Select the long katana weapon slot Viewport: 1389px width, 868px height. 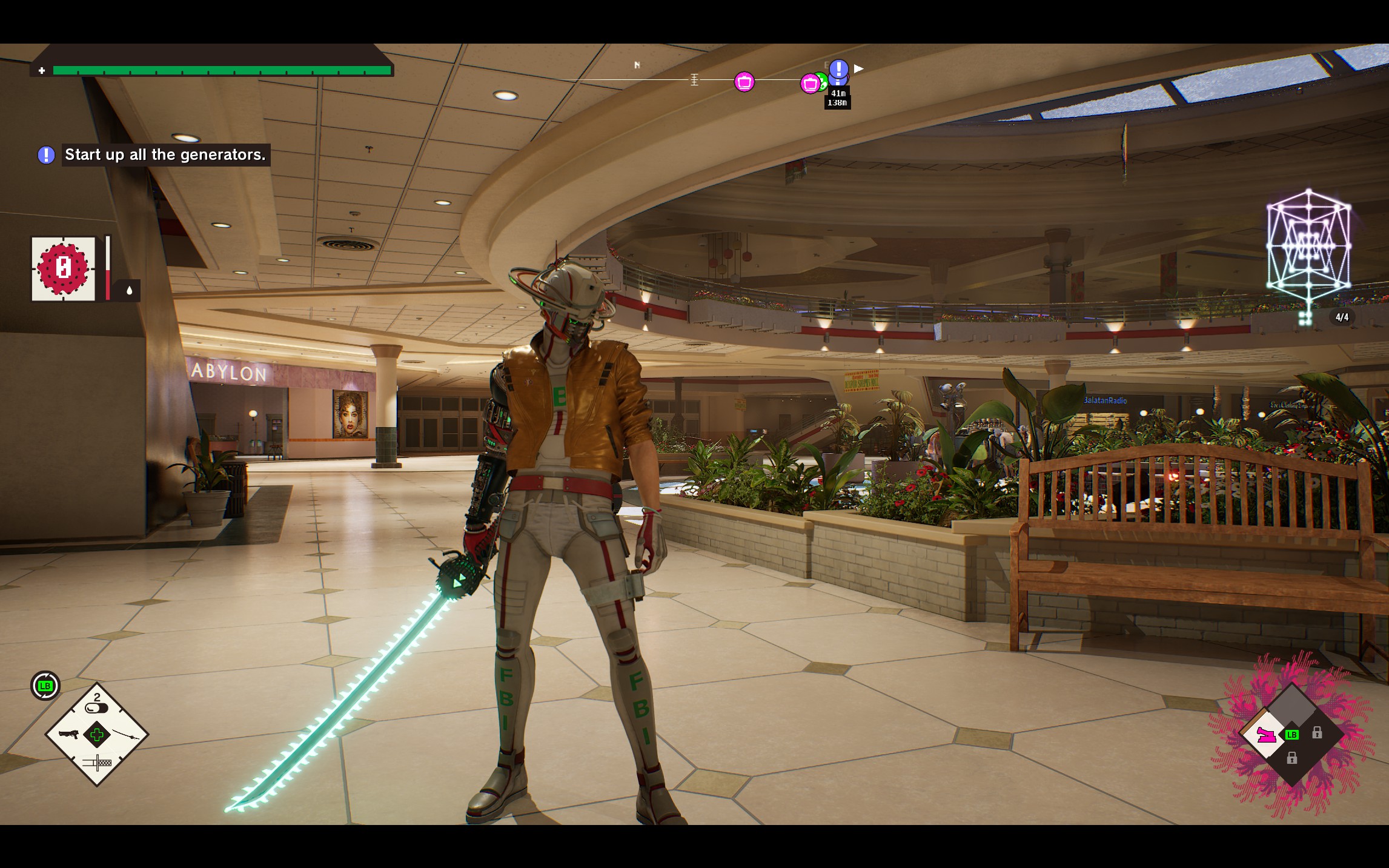pos(126,735)
